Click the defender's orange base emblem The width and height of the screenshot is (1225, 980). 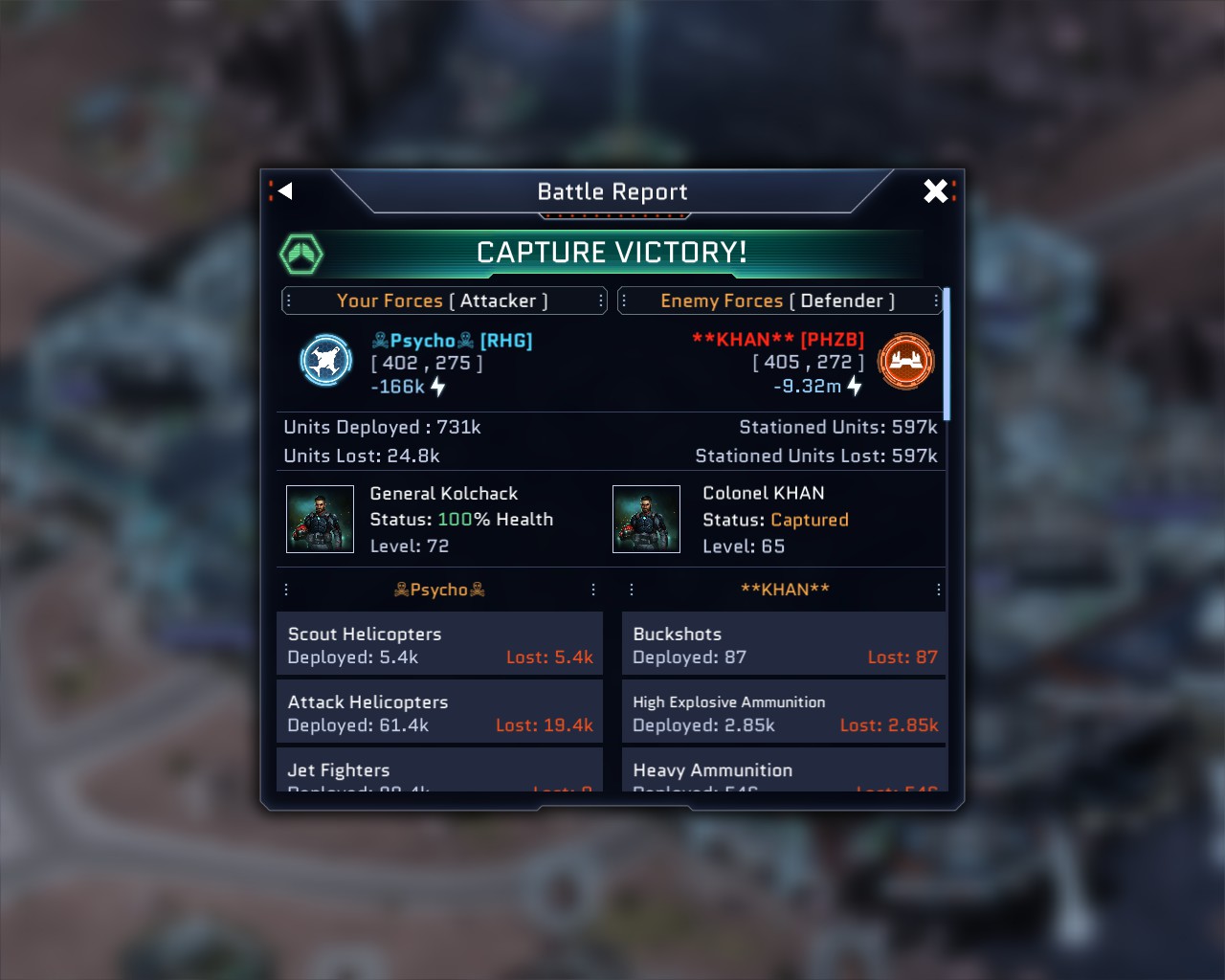tap(905, 361)
